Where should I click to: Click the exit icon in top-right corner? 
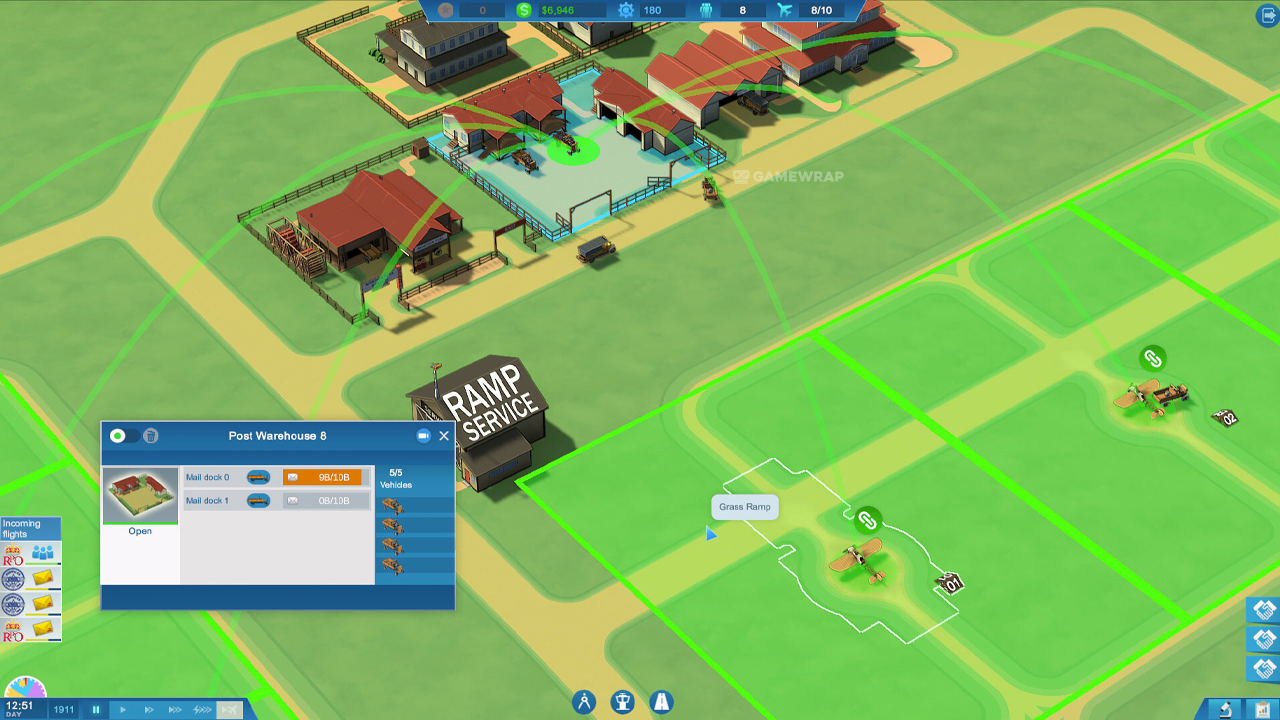(x=1267, y=15)
